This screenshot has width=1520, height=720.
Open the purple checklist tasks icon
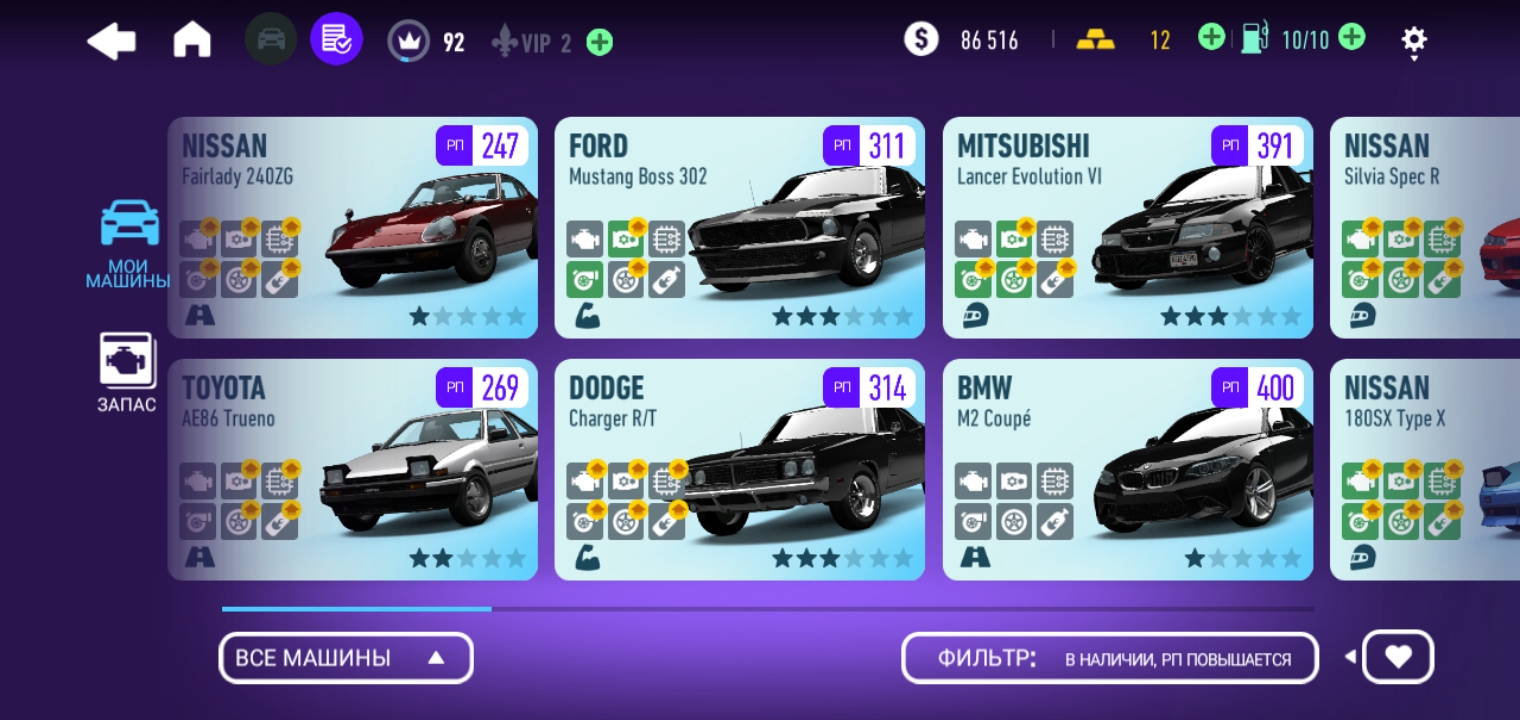pos(336,40)
